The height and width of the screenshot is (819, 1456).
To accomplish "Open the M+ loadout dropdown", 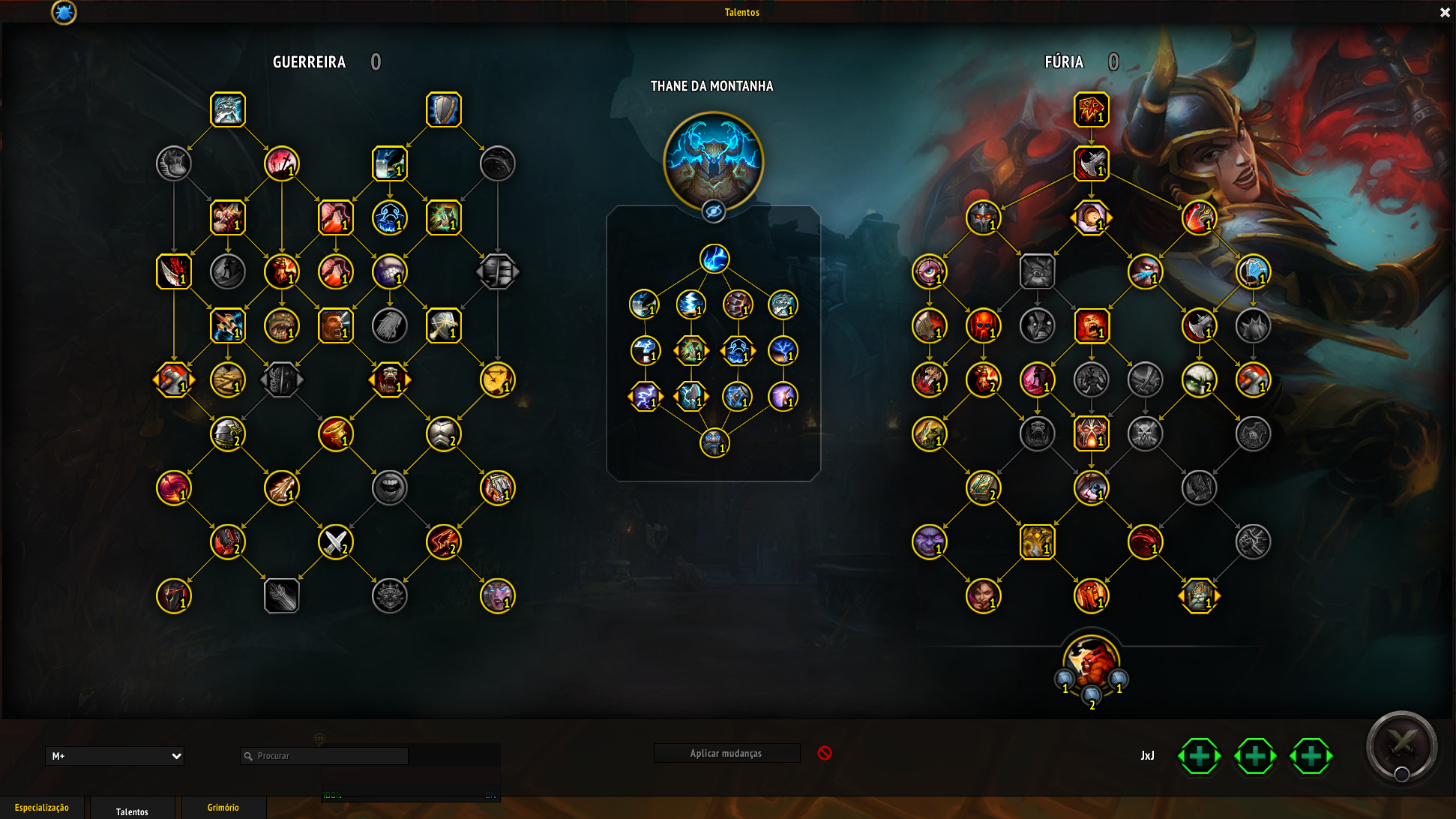I will [115, 756].
